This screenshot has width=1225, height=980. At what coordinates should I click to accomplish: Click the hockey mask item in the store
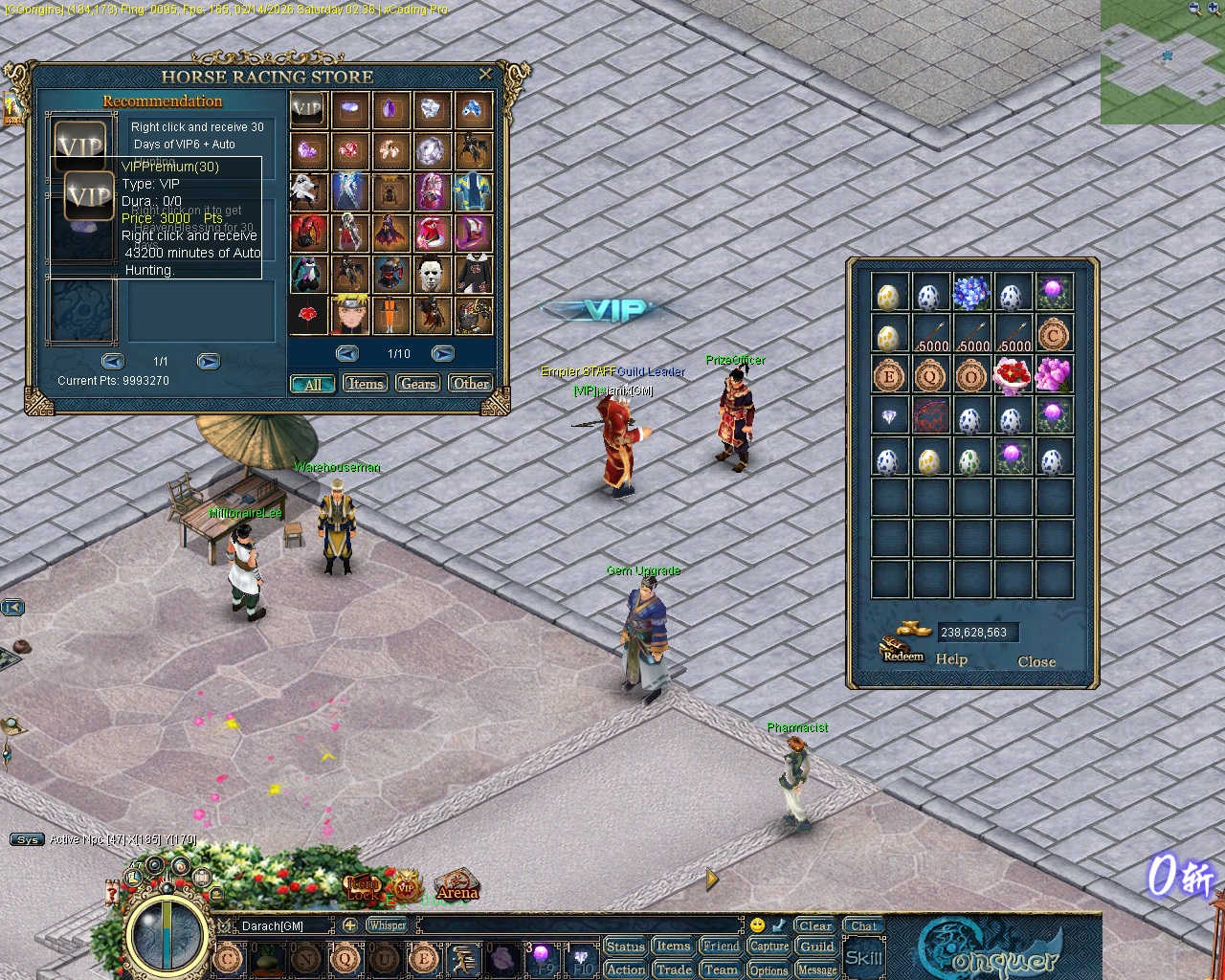coord(432,275)
